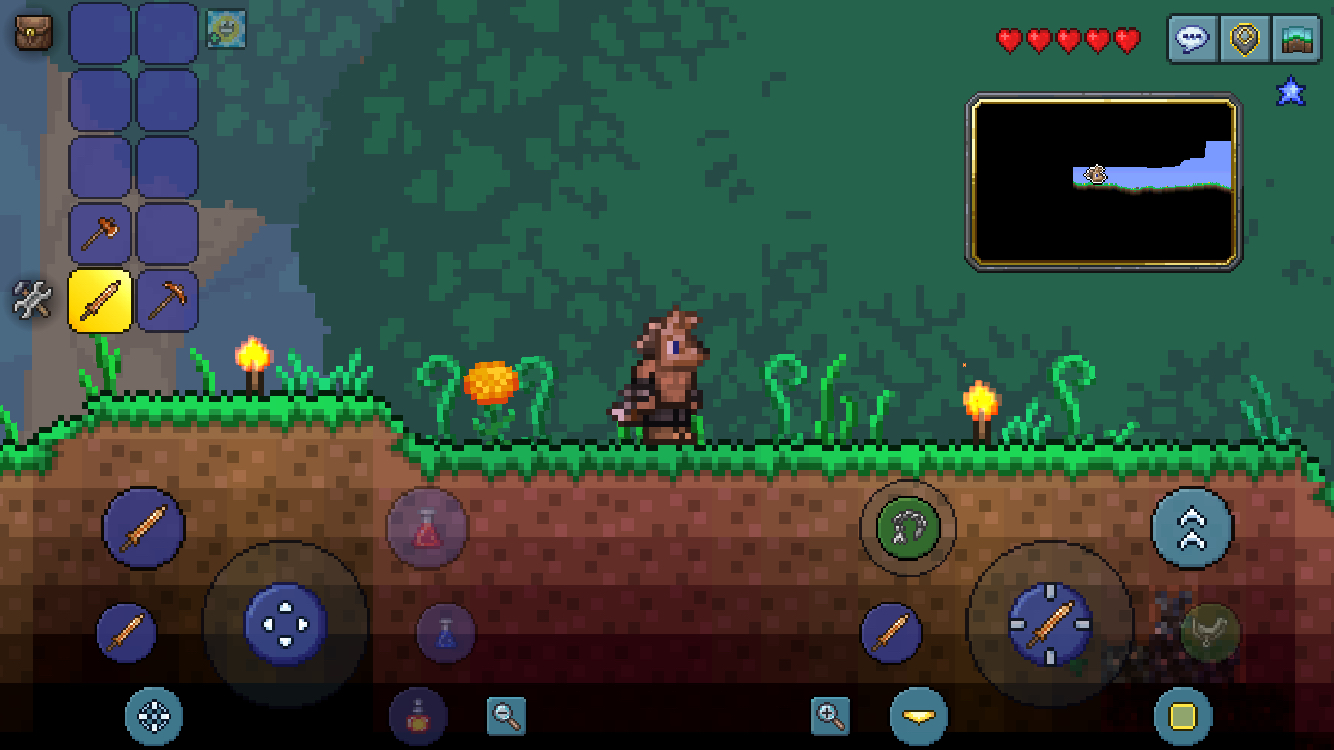
Task: Open the inventory backpack
Action: coord(33,33)
